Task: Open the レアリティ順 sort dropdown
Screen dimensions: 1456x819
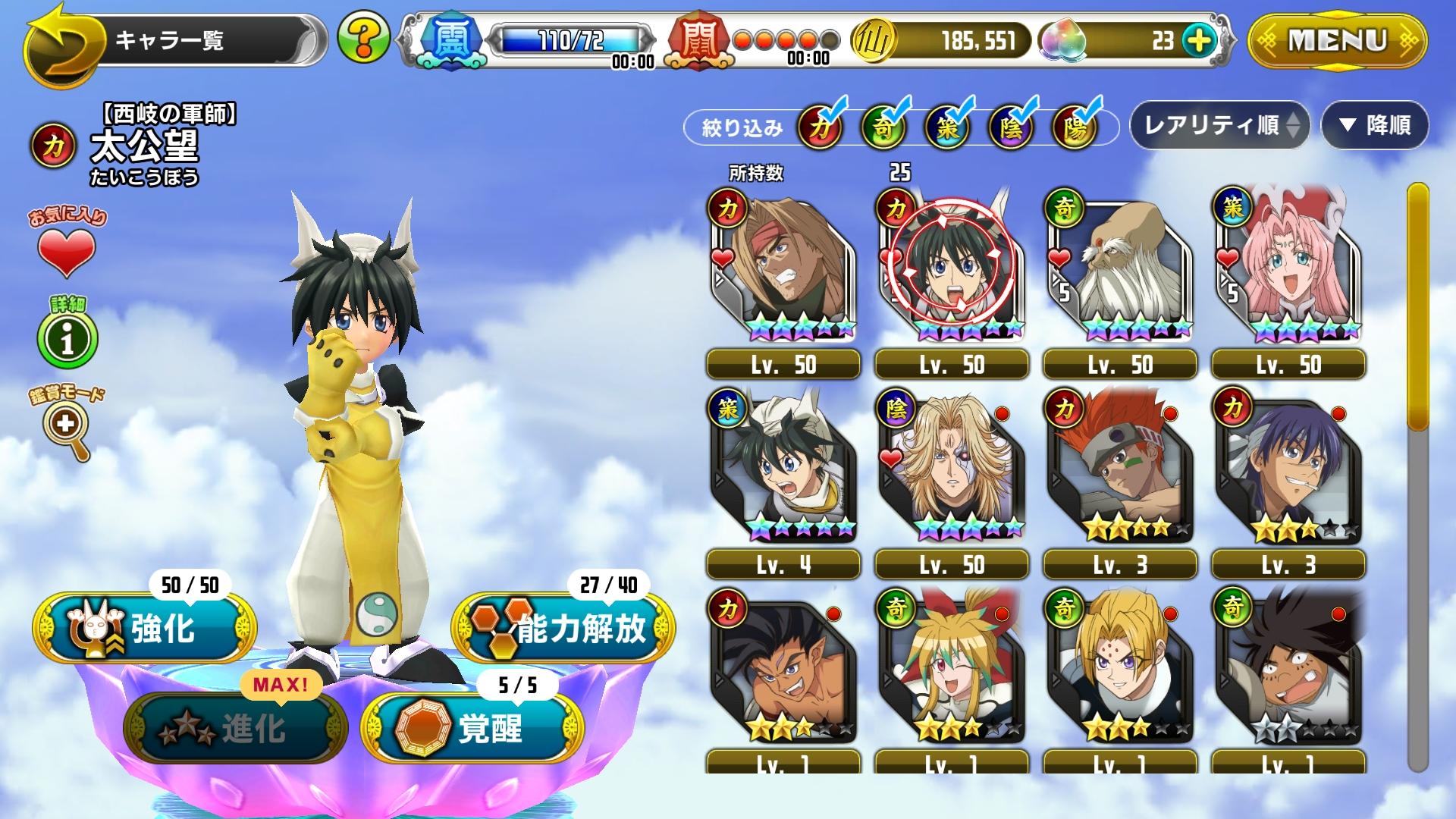Action: [x=1219, y=125]
